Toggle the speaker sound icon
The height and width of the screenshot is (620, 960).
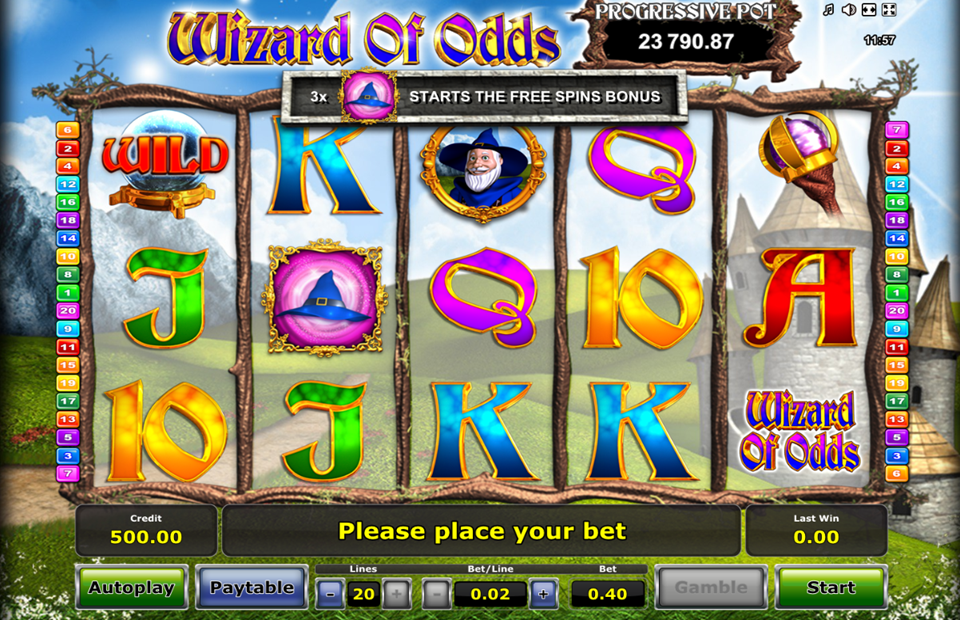coord(848,10)
